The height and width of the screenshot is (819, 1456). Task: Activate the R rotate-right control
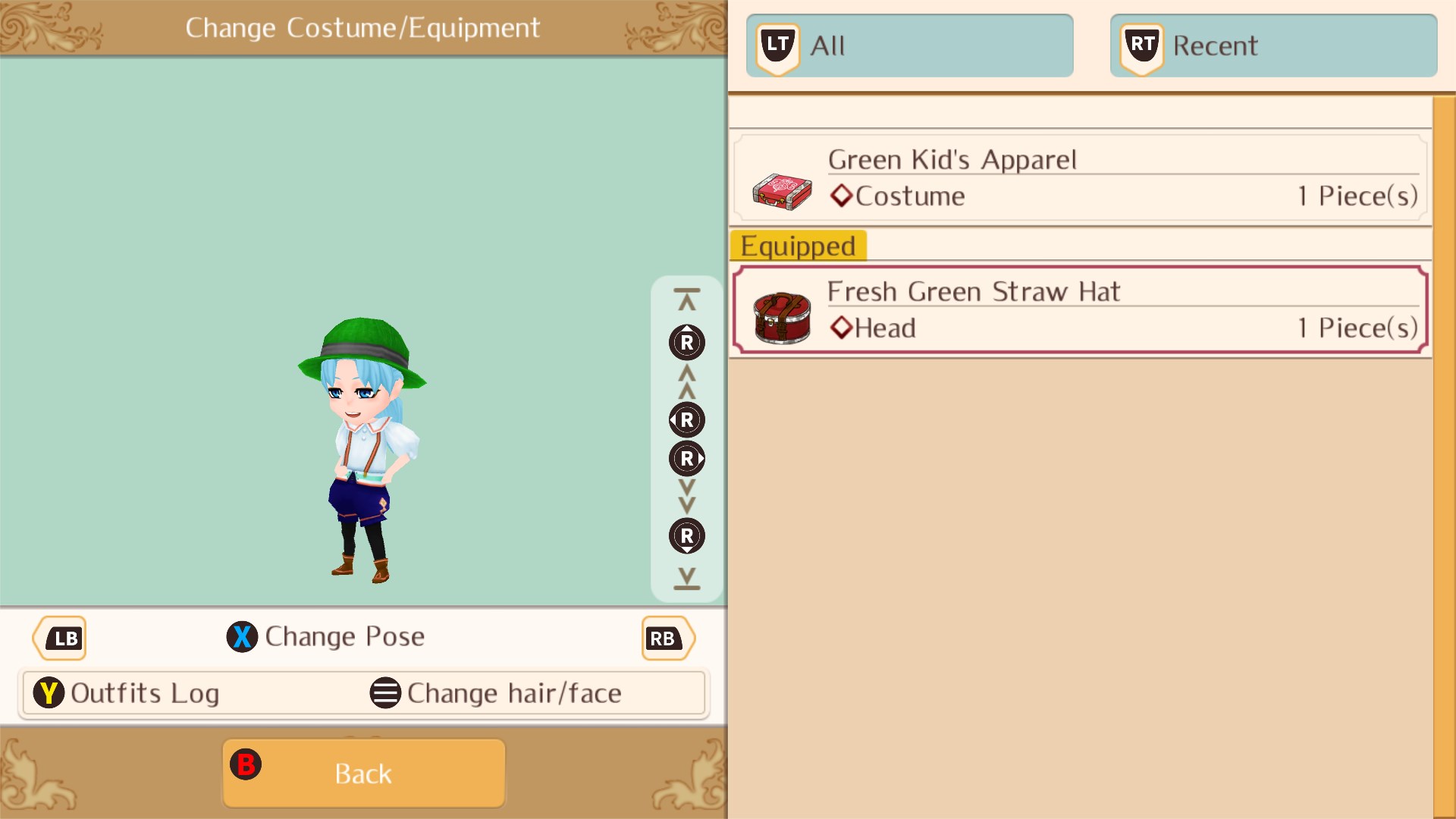[x=686, y=458]
